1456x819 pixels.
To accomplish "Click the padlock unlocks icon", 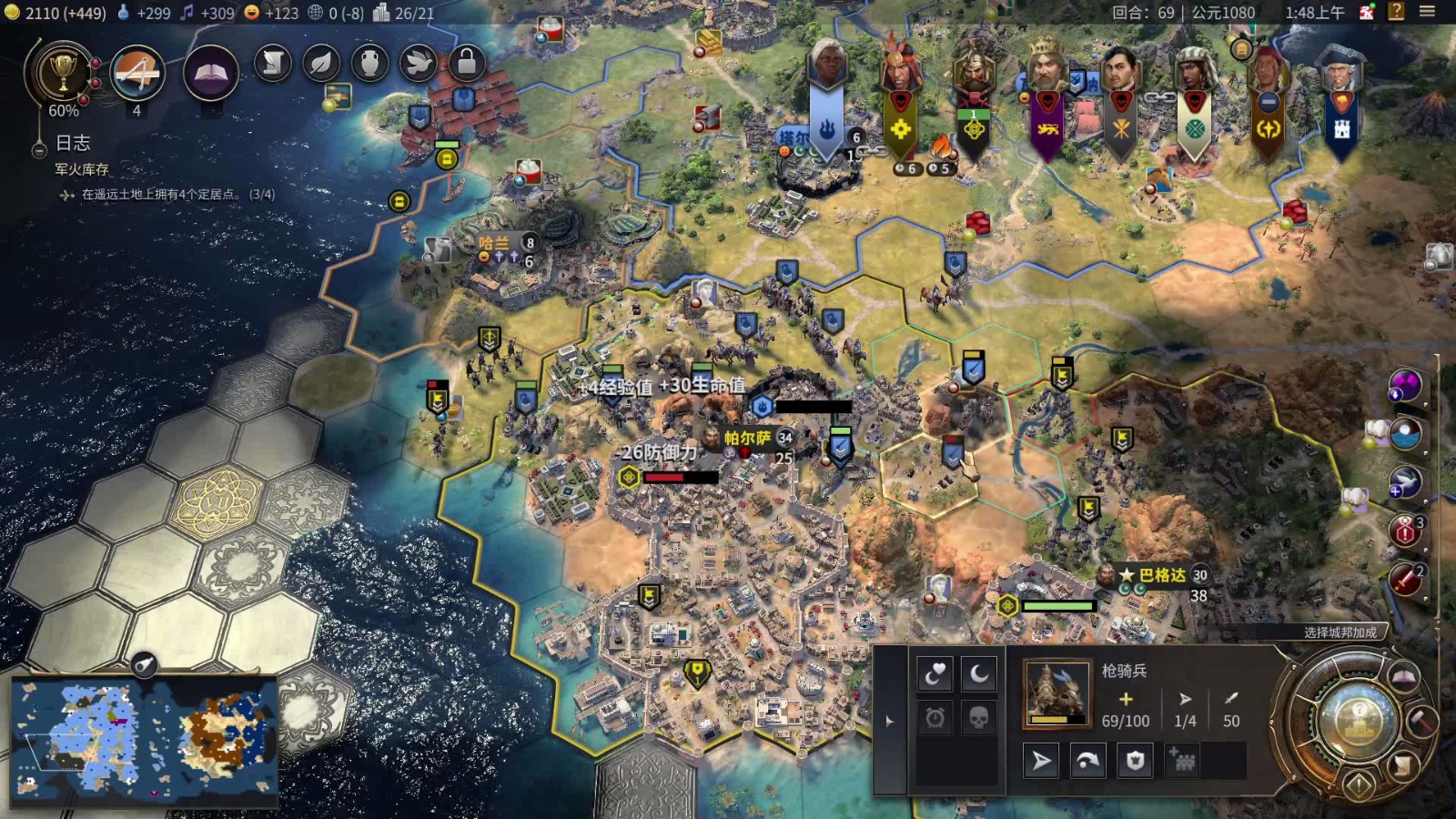I will pyautogui.click(x=466, y=63).
